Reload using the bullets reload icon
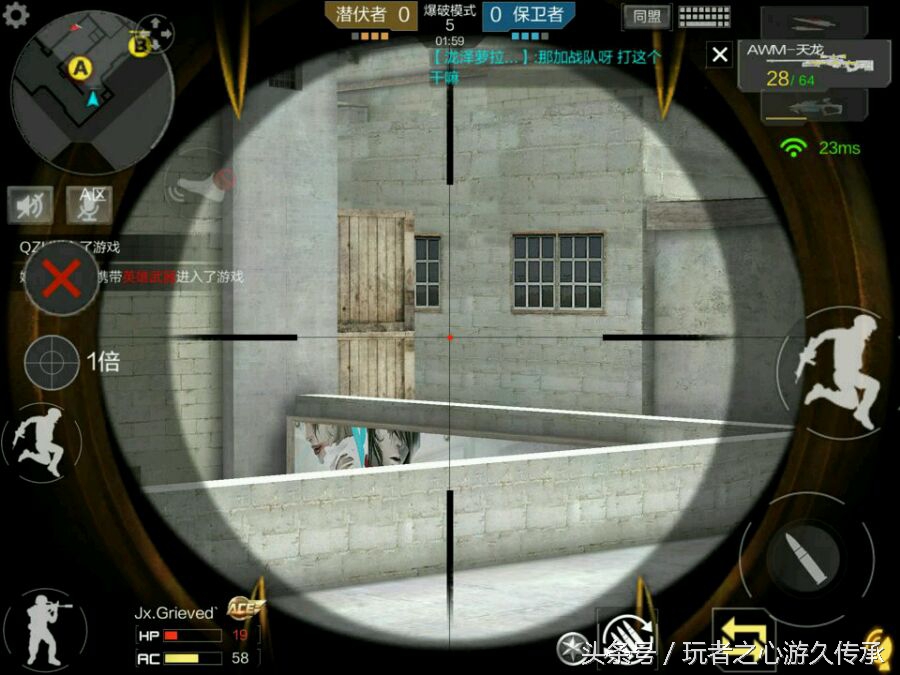The height and width of the screenshot is (675, 900). tap(622, 633)
